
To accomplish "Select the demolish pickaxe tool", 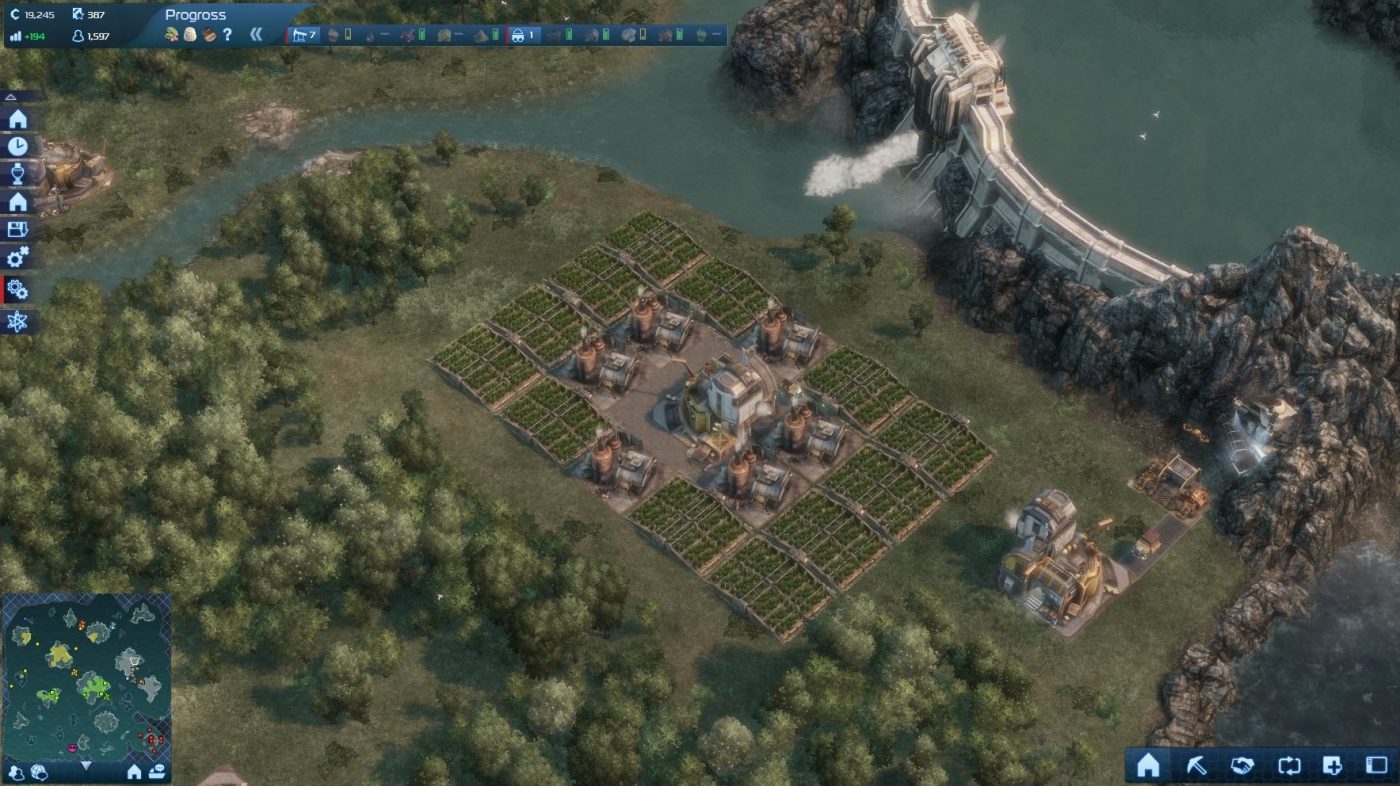I will click(x=1196, y=764).
